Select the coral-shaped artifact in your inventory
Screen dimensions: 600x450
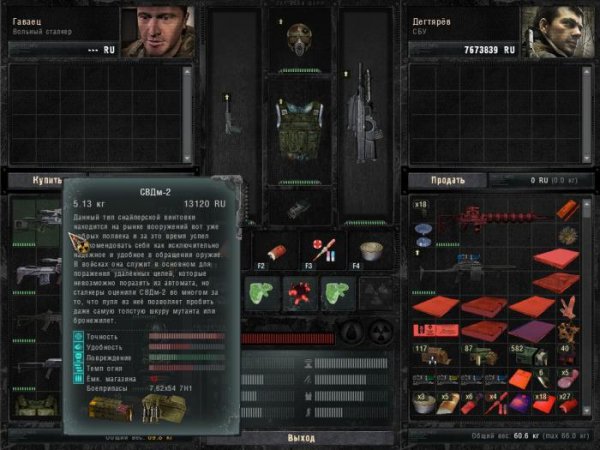[566, 307]
